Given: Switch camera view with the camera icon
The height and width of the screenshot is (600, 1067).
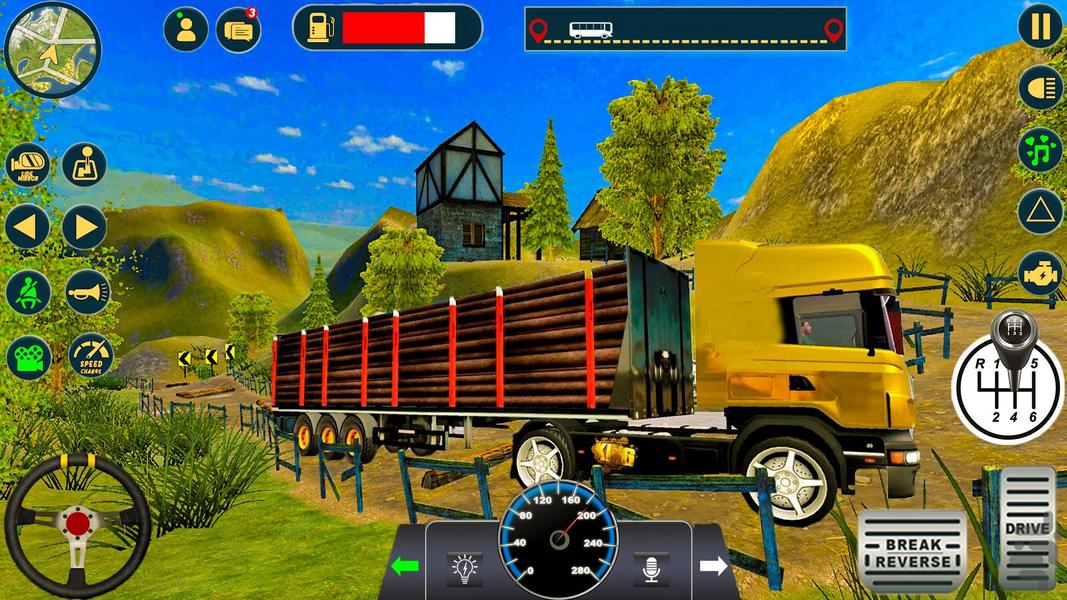Looking at the screenshot, I should click(x=28, y=356).
